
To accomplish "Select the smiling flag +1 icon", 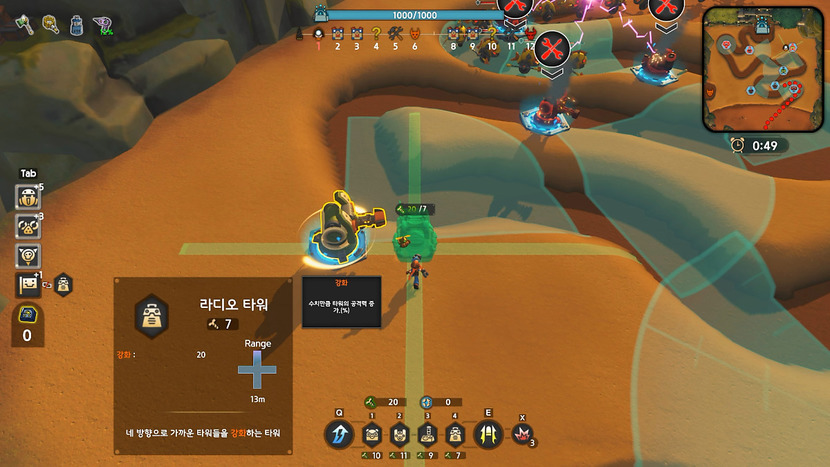I will [x=28, y=285].
